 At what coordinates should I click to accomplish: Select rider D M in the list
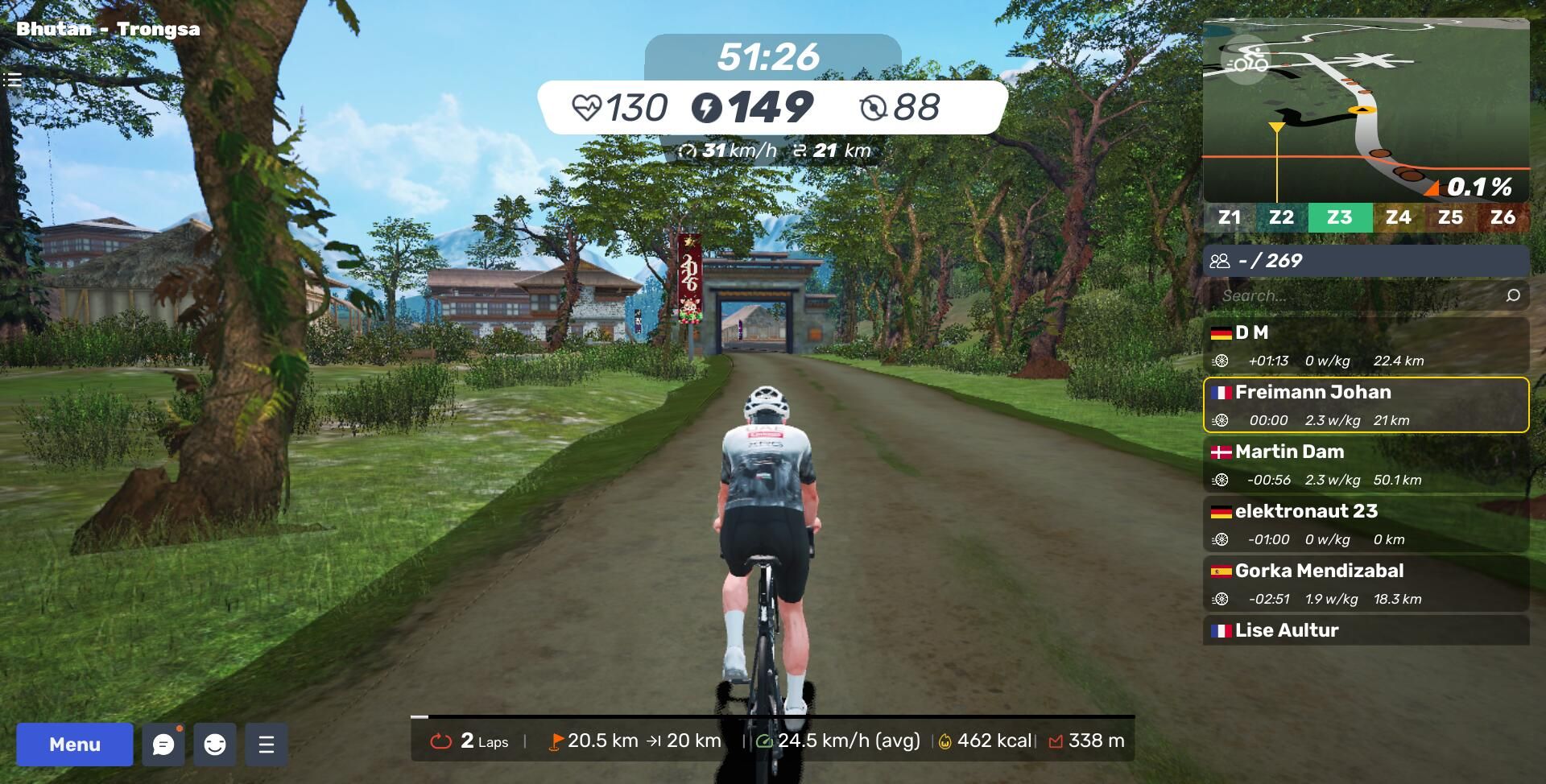pos(1366,345)
